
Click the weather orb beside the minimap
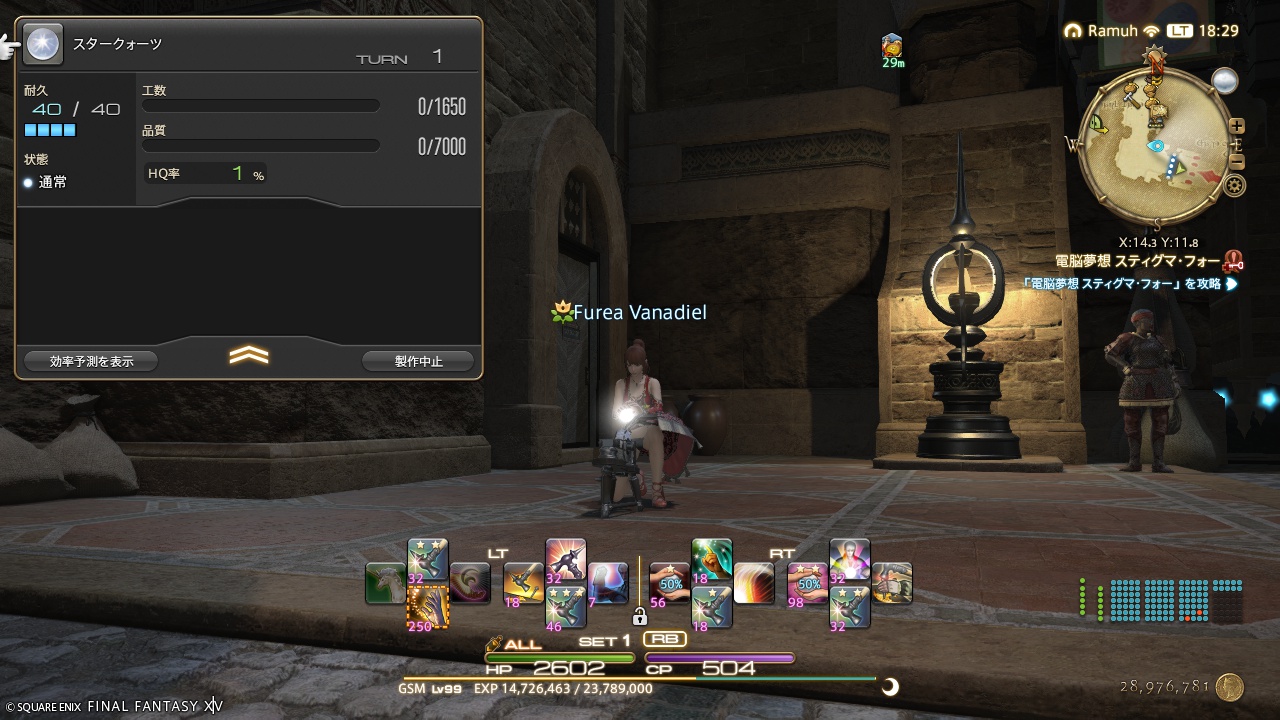click(x=1224, y=81)
